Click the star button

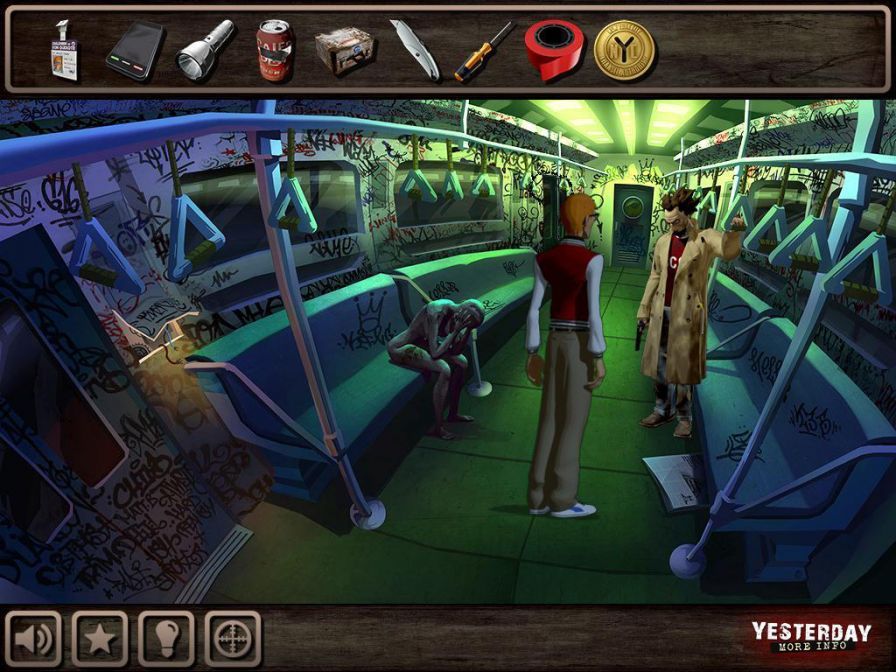coord(100,639)
